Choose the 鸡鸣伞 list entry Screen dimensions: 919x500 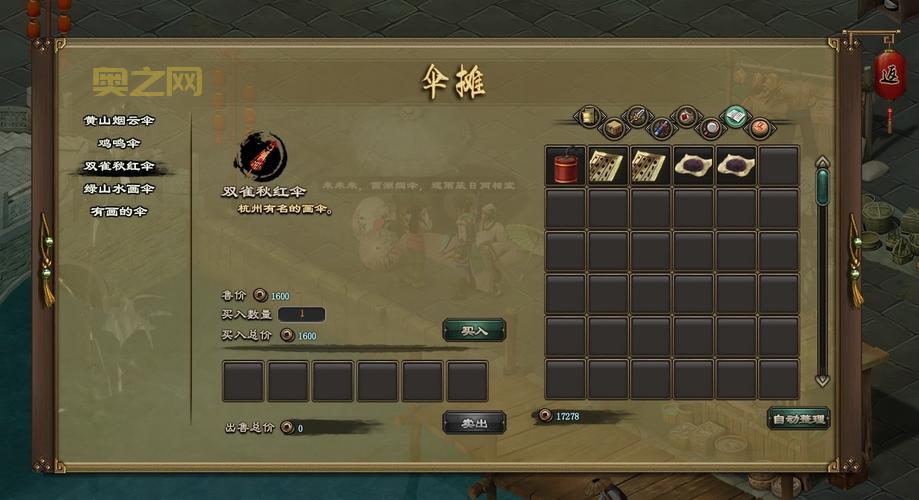coord(119,143)
